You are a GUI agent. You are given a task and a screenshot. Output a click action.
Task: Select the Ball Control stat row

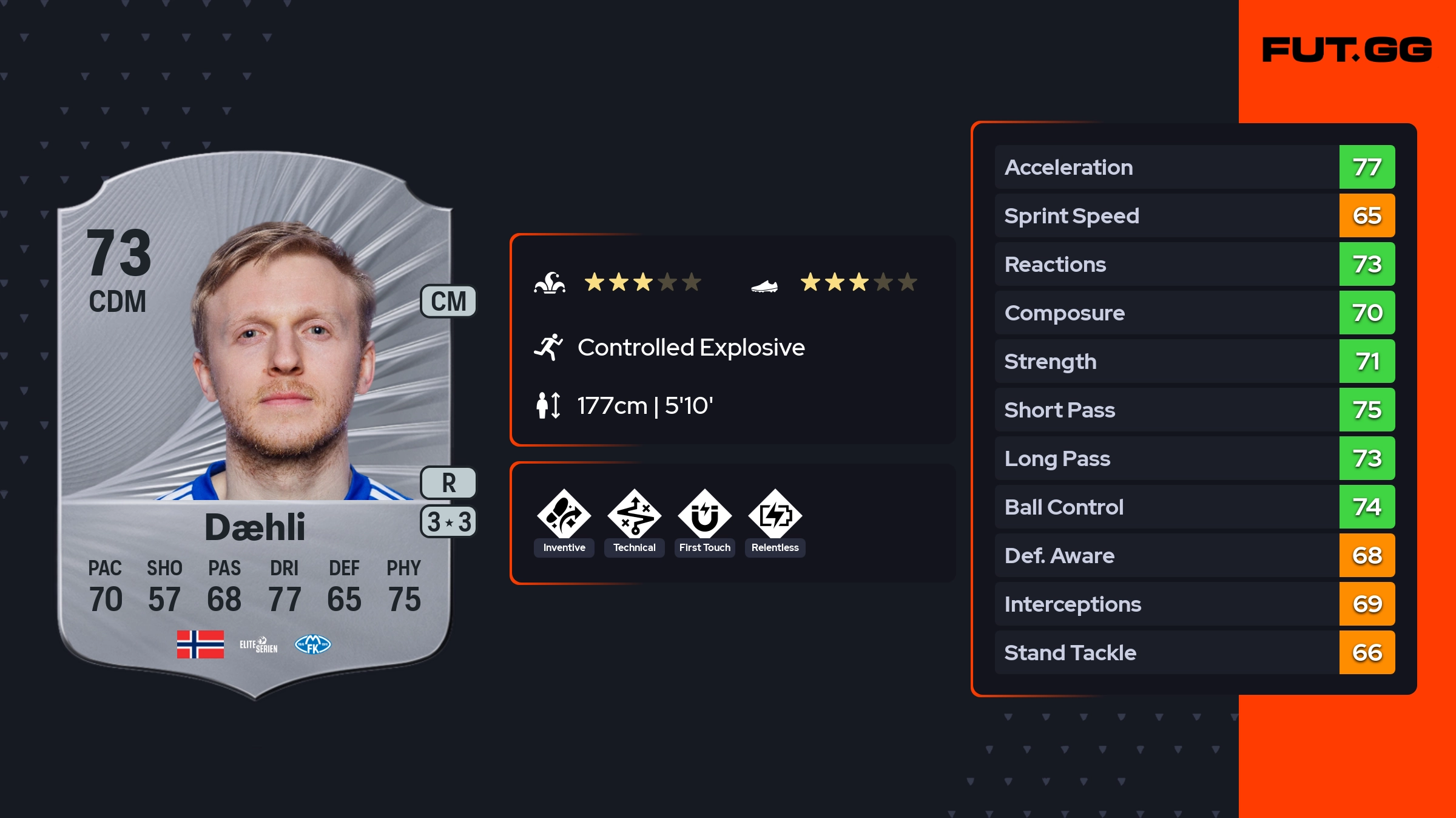click(1195, 507)
